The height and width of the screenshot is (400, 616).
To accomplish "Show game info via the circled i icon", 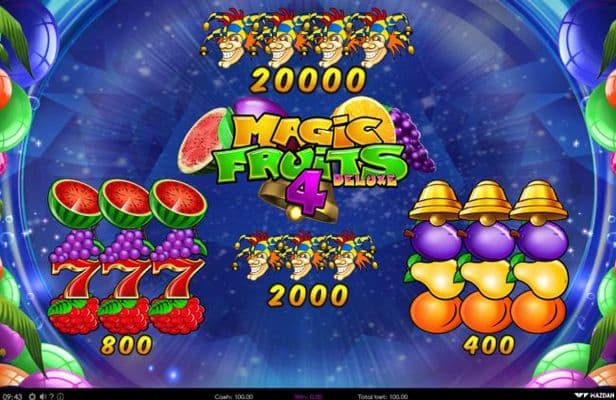I will pyautogui.click(x=61, y=396).
